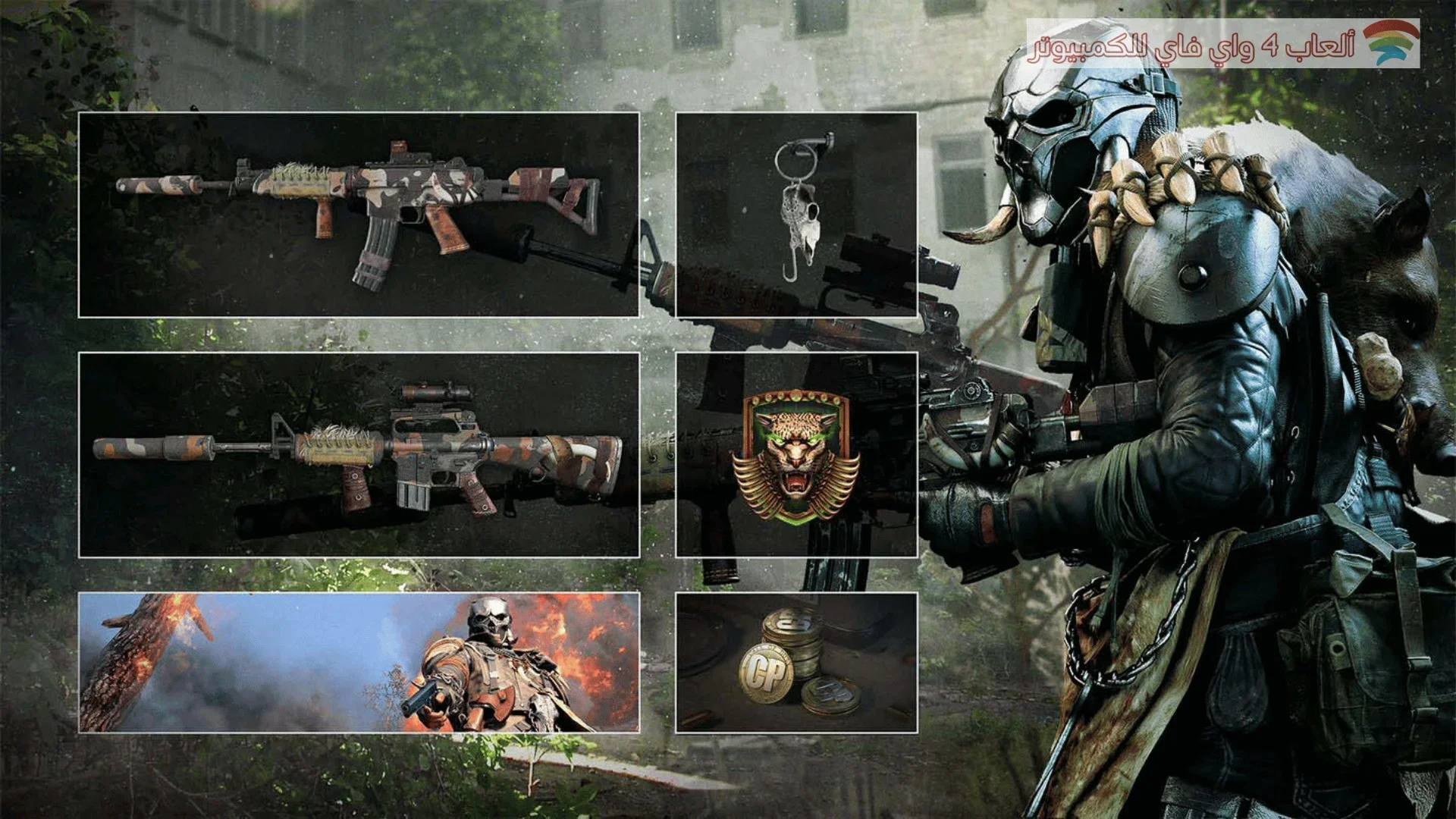
Task: View the skull-masked soldier calling card
Action: point(359,662)
